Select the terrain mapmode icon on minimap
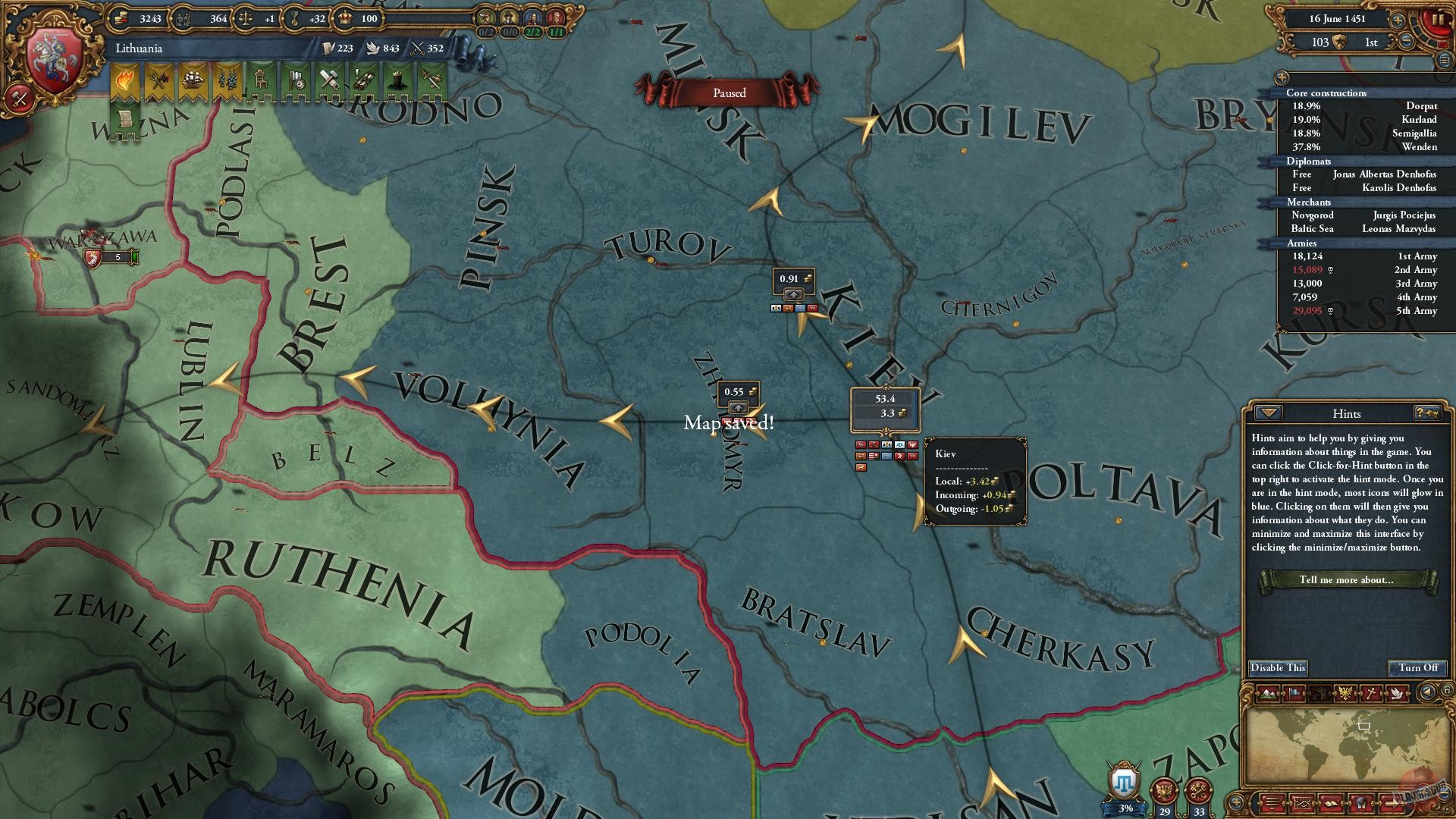1456x819 pixels. tap(1267, 692)
